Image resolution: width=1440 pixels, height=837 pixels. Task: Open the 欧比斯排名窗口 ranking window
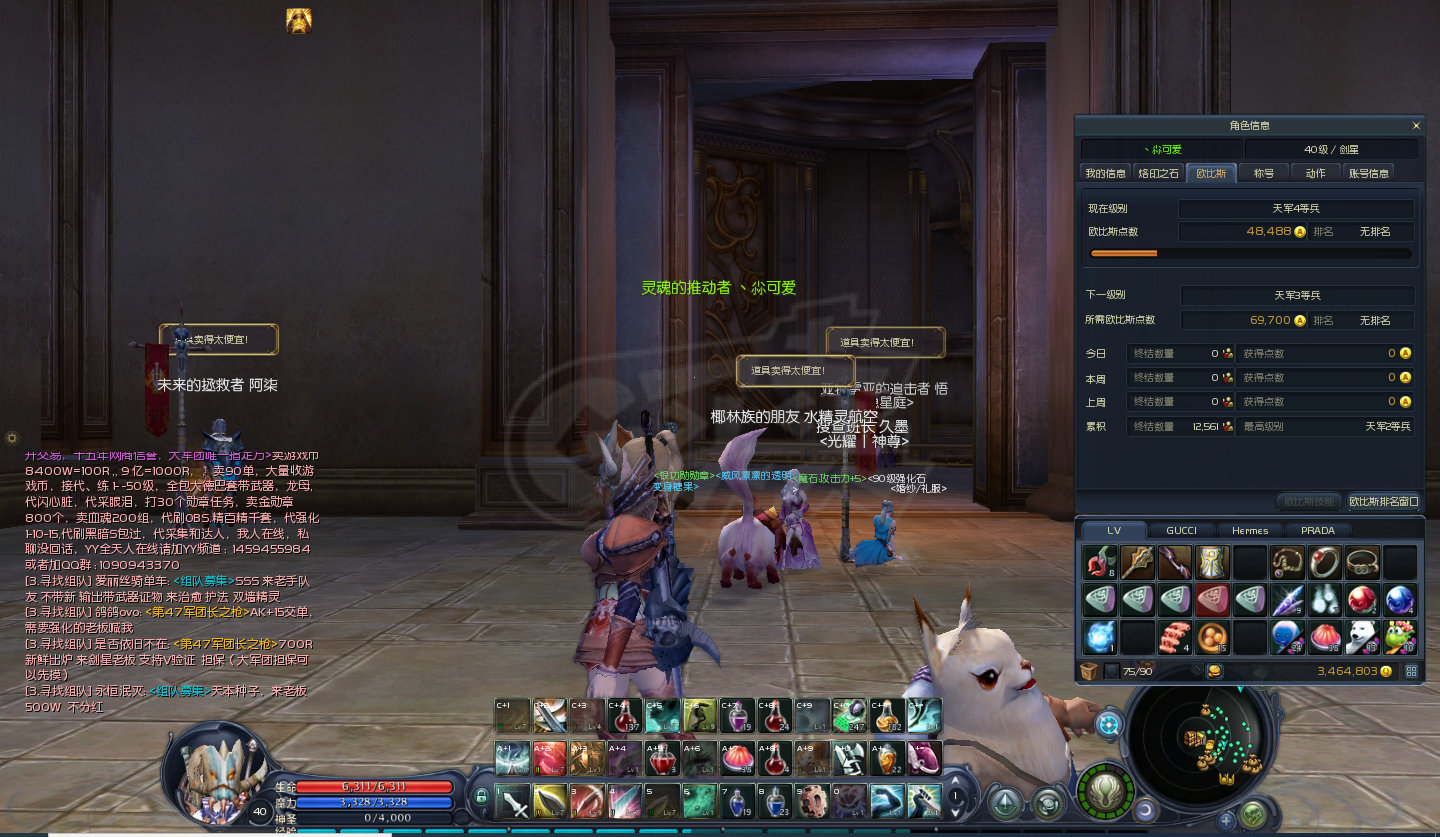click(1383, 501)
